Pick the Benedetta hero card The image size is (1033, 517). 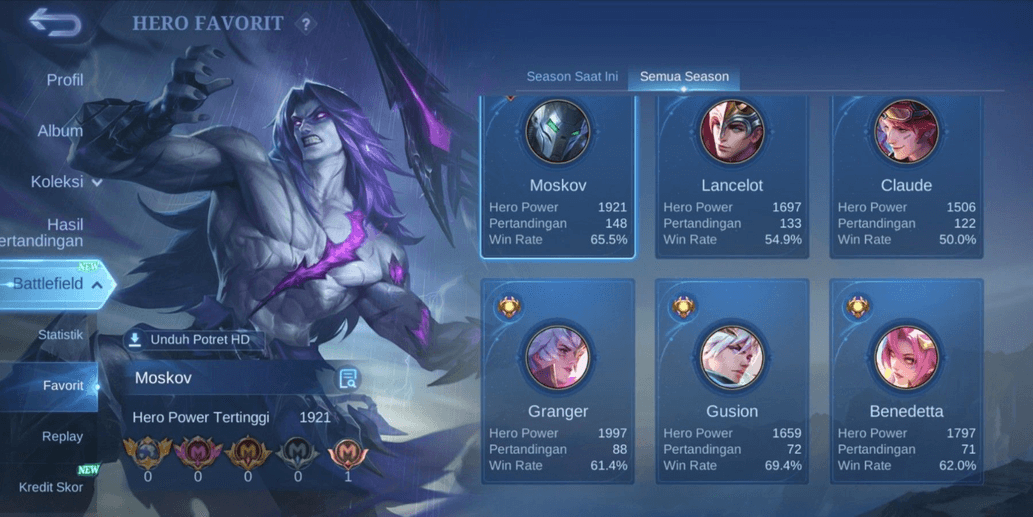(906, 382)
